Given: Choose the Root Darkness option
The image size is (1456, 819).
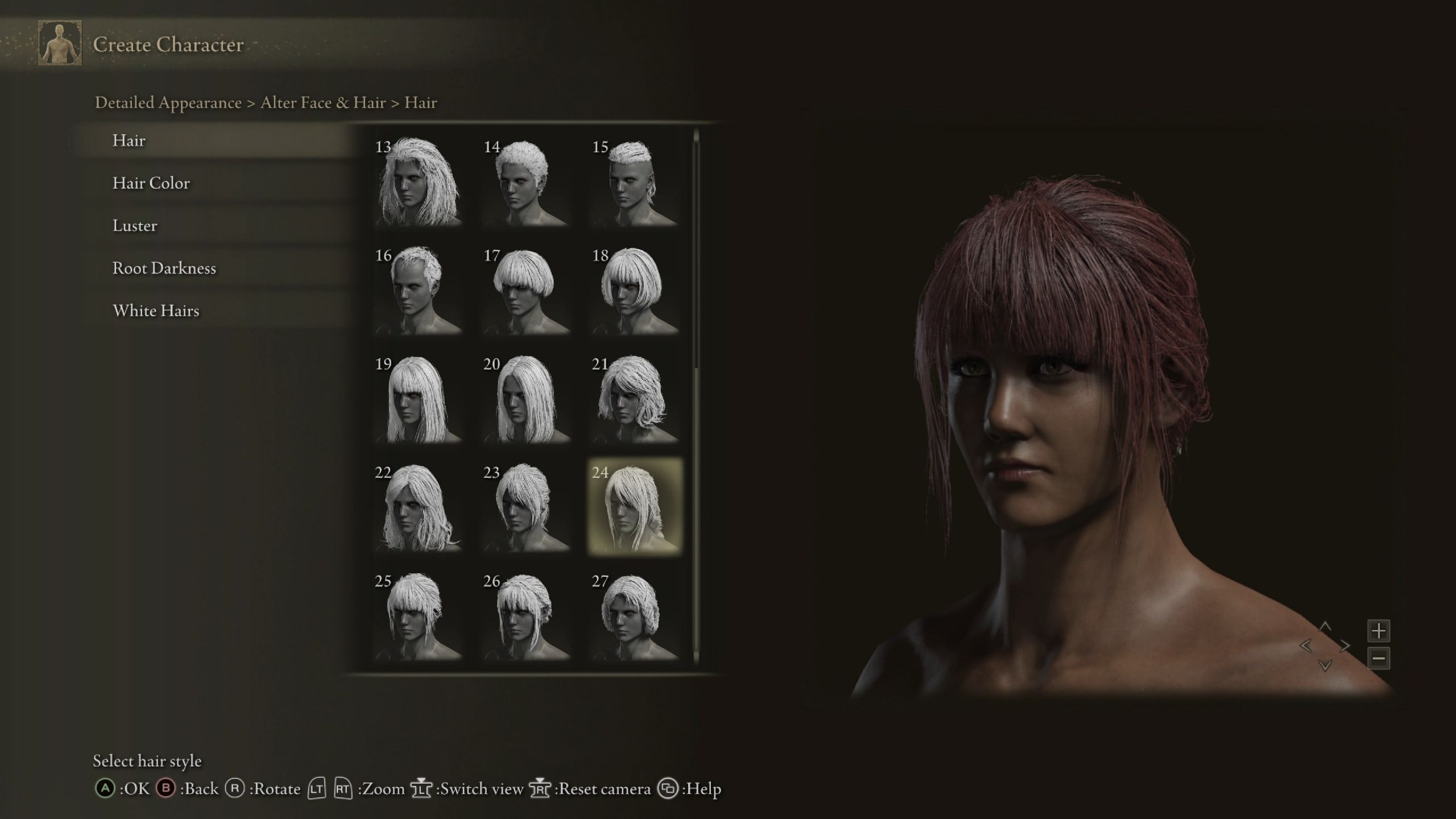Looking at the screenshot, I should coord(164,268).
